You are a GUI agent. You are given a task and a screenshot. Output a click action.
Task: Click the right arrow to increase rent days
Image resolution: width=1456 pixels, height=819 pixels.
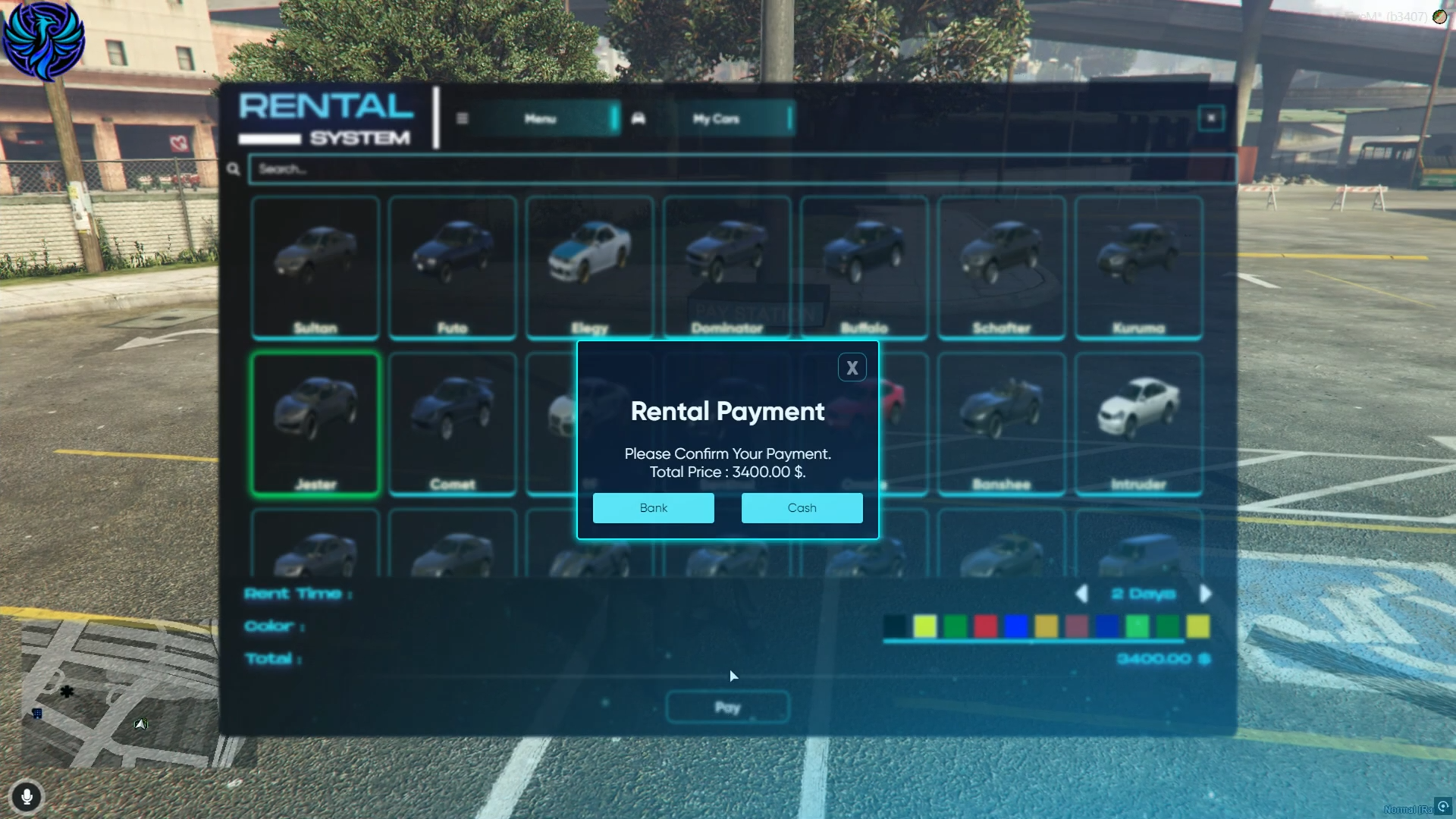pyautogui.click(x=1207, y=594)
